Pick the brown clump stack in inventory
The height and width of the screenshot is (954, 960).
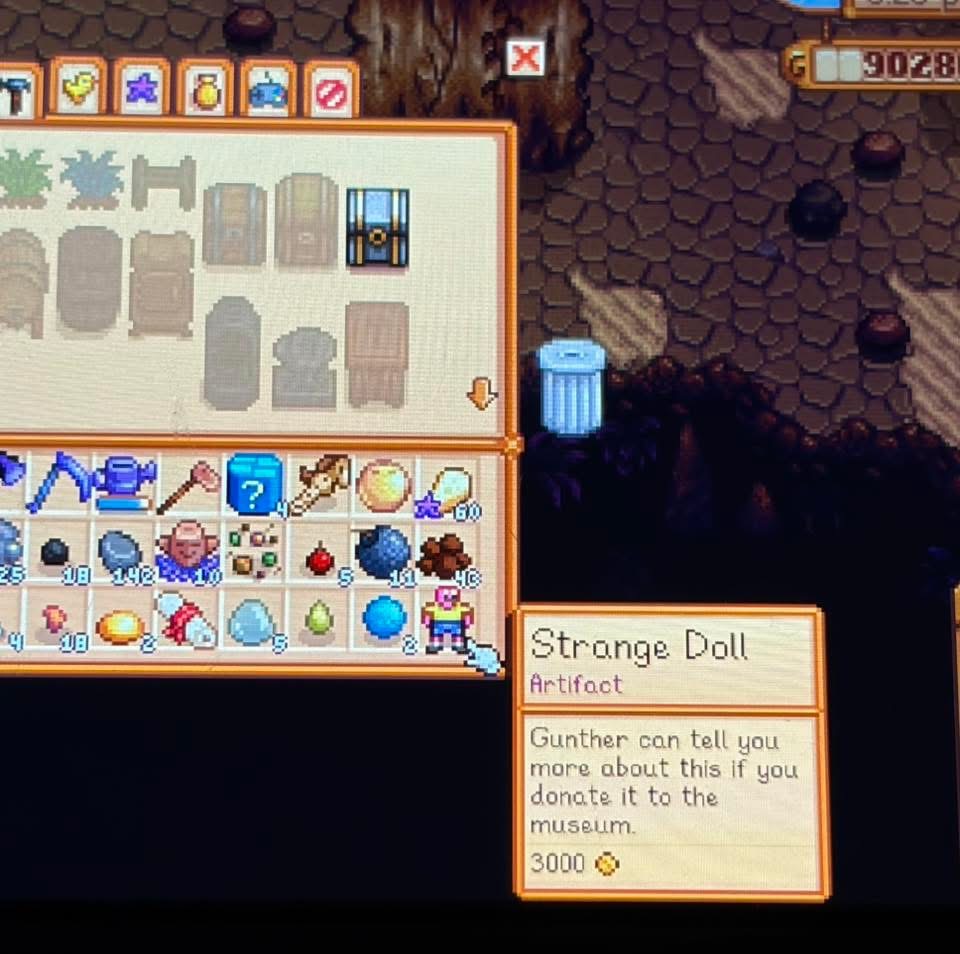click(x=444, y=555)
